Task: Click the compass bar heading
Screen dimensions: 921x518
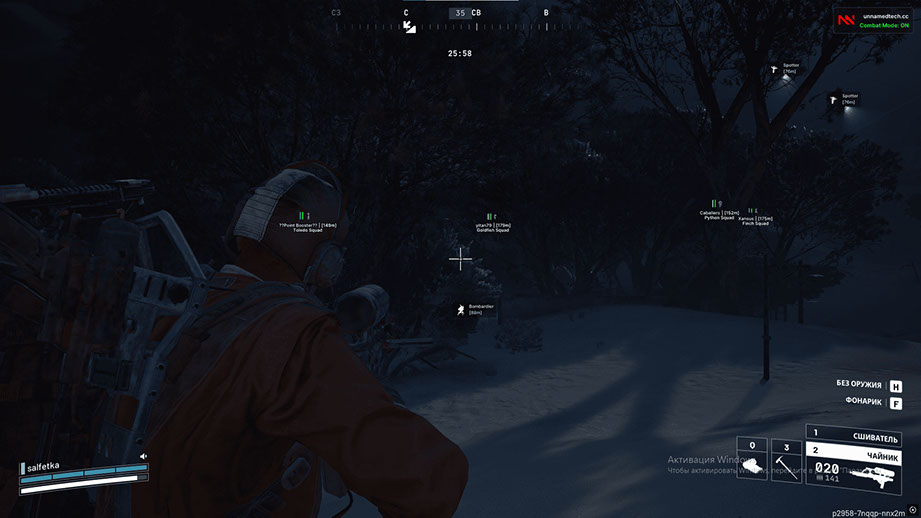Action: (x=459, y=13)
